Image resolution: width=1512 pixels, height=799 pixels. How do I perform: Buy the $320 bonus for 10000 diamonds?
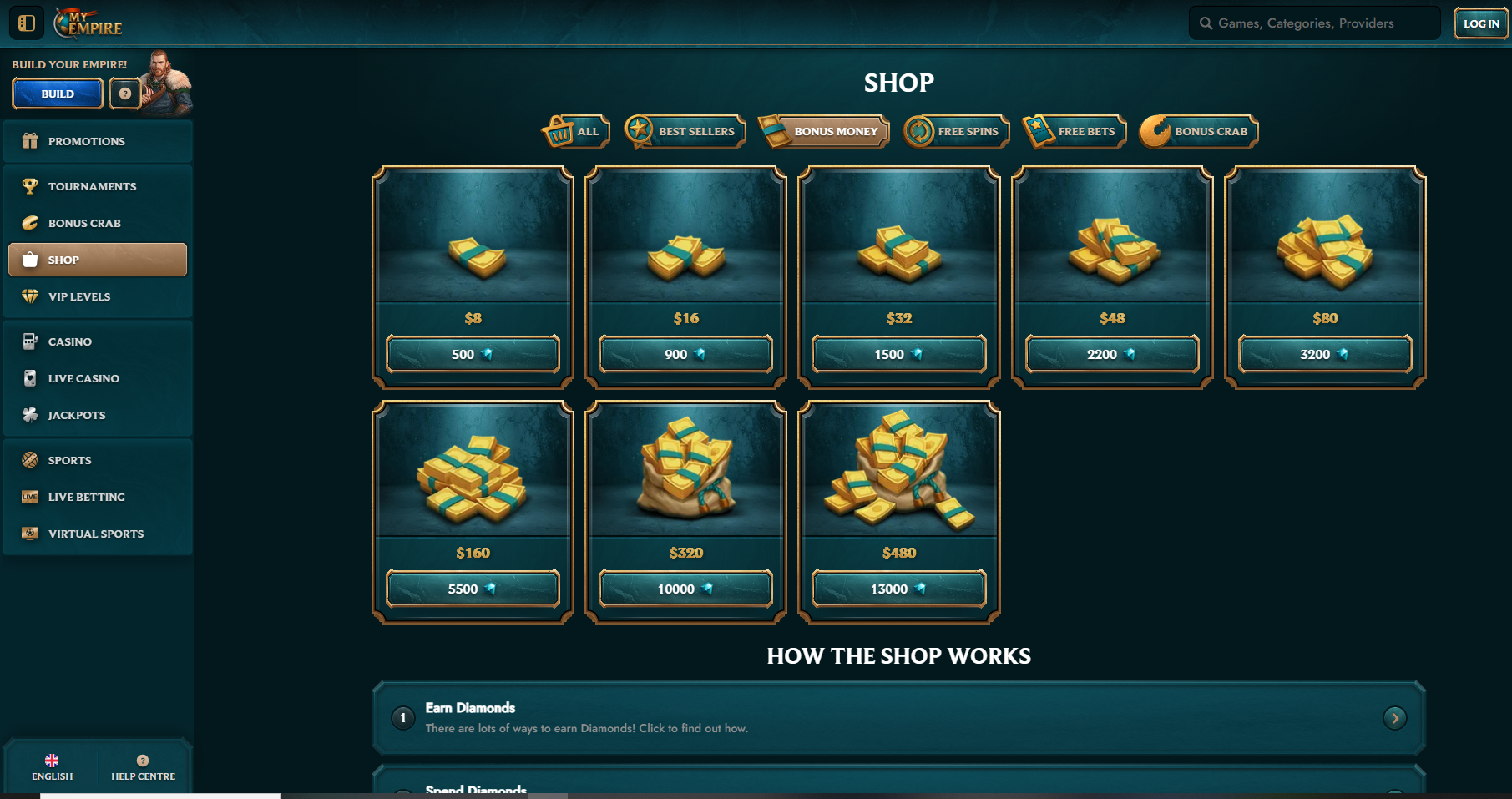[685, 589]
